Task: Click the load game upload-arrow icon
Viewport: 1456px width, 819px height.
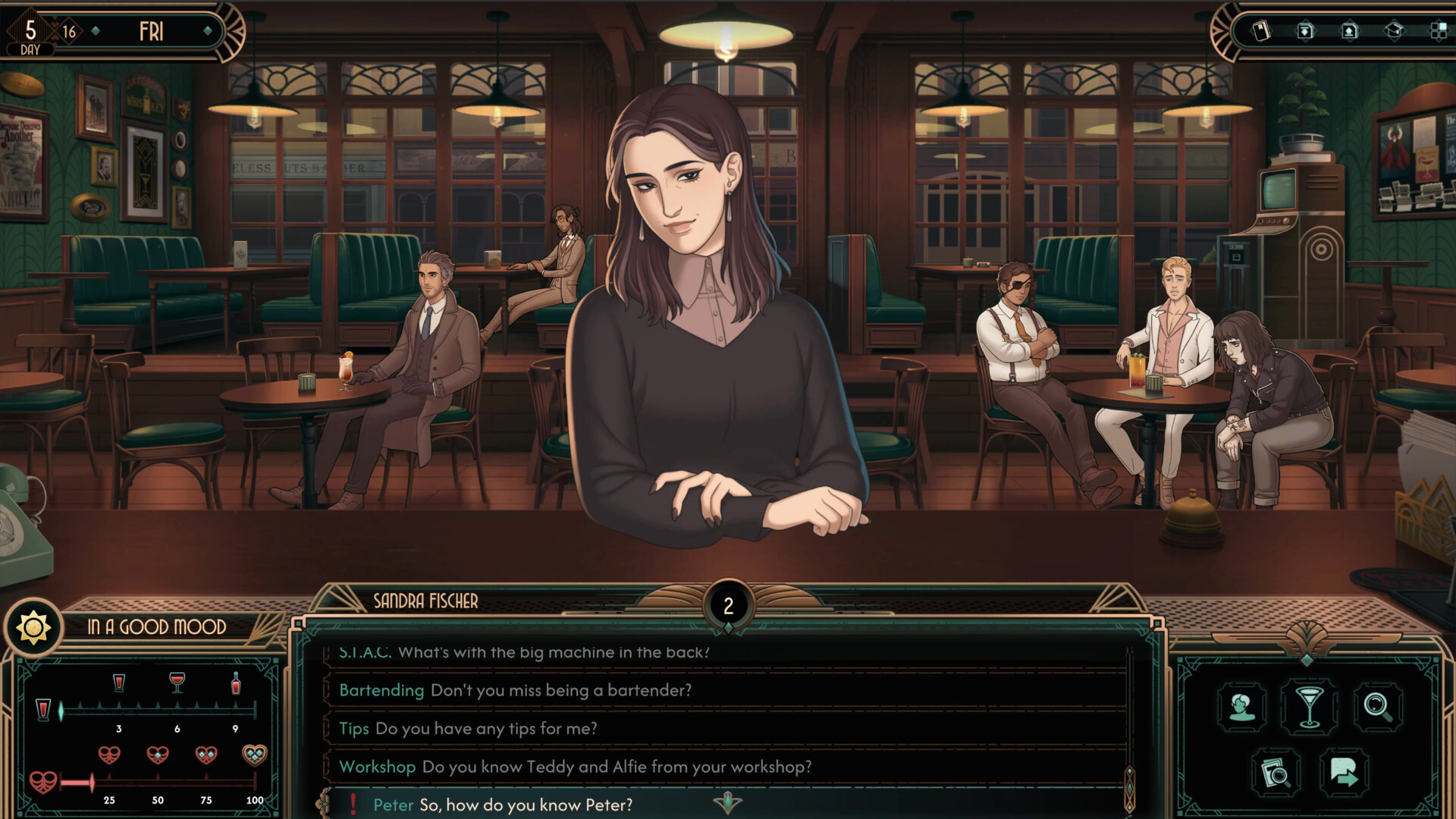Action: (x=1349, y=31)
